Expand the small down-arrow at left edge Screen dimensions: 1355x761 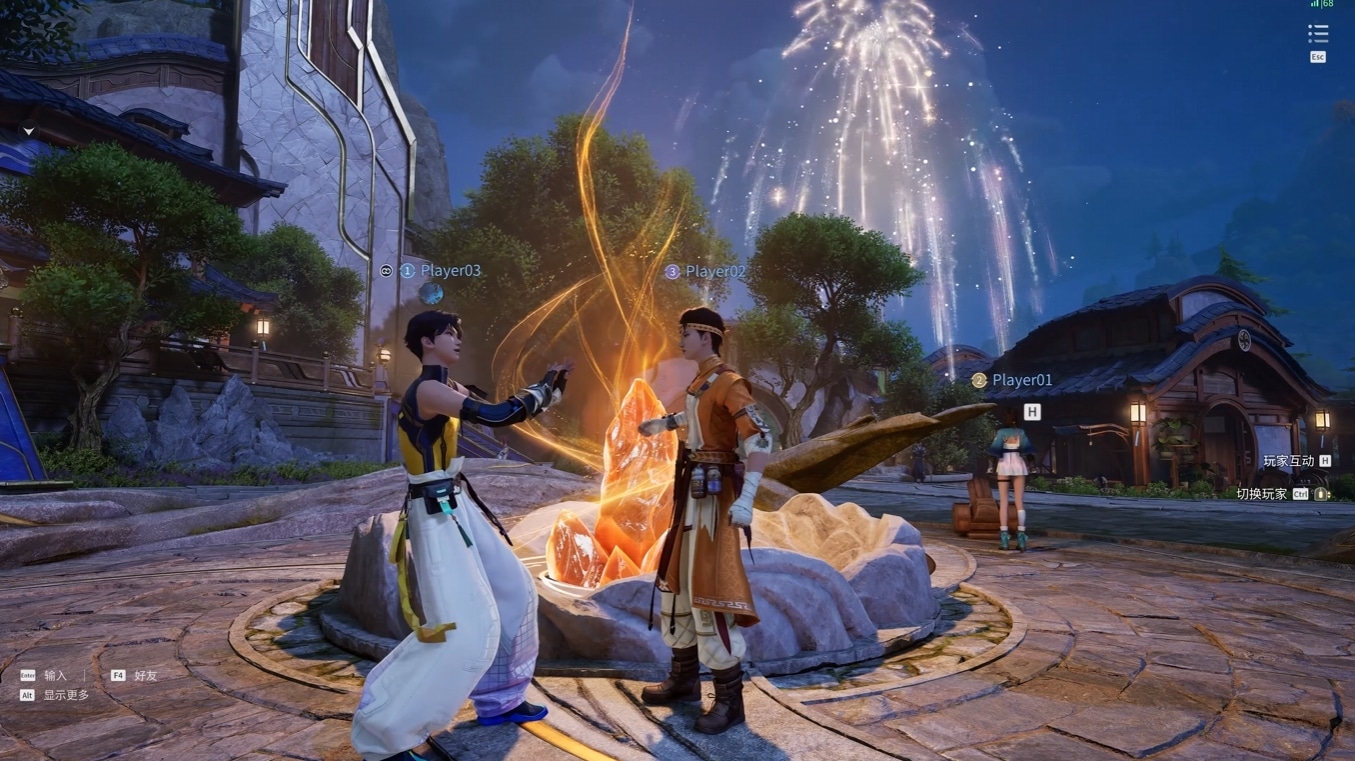[x=29, y=131]
